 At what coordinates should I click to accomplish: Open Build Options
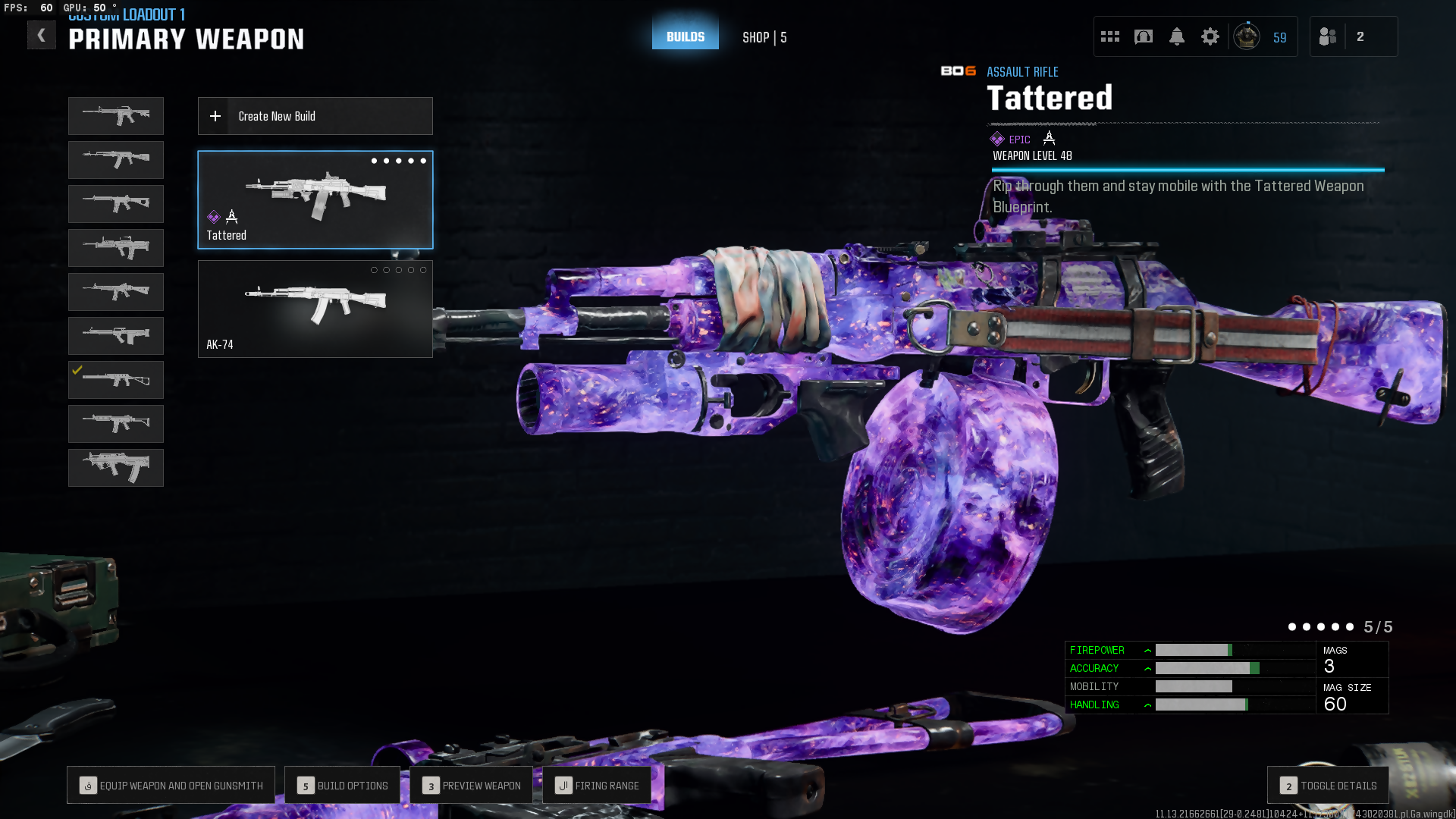coord(342,786)
